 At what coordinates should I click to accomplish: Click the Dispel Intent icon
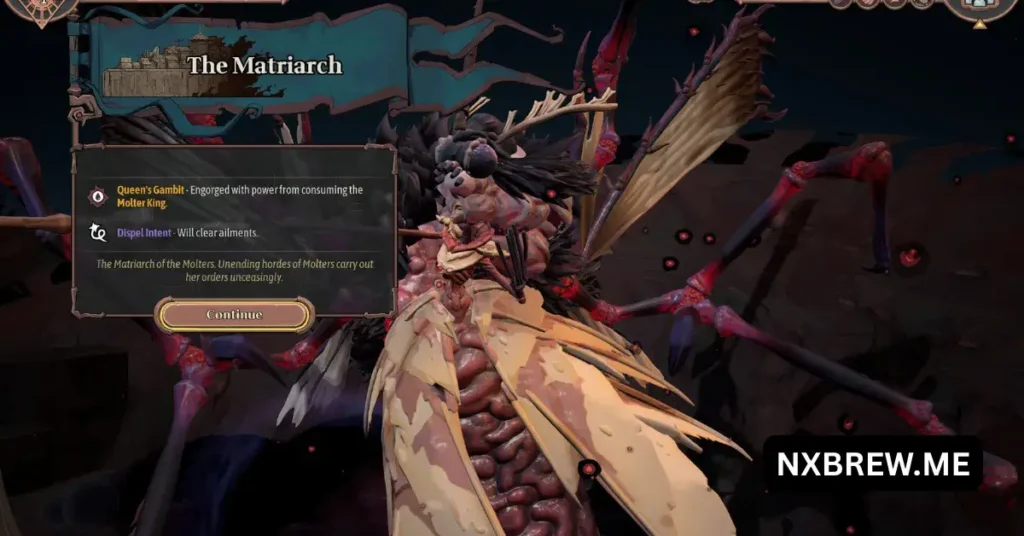[x=98, y=233]
